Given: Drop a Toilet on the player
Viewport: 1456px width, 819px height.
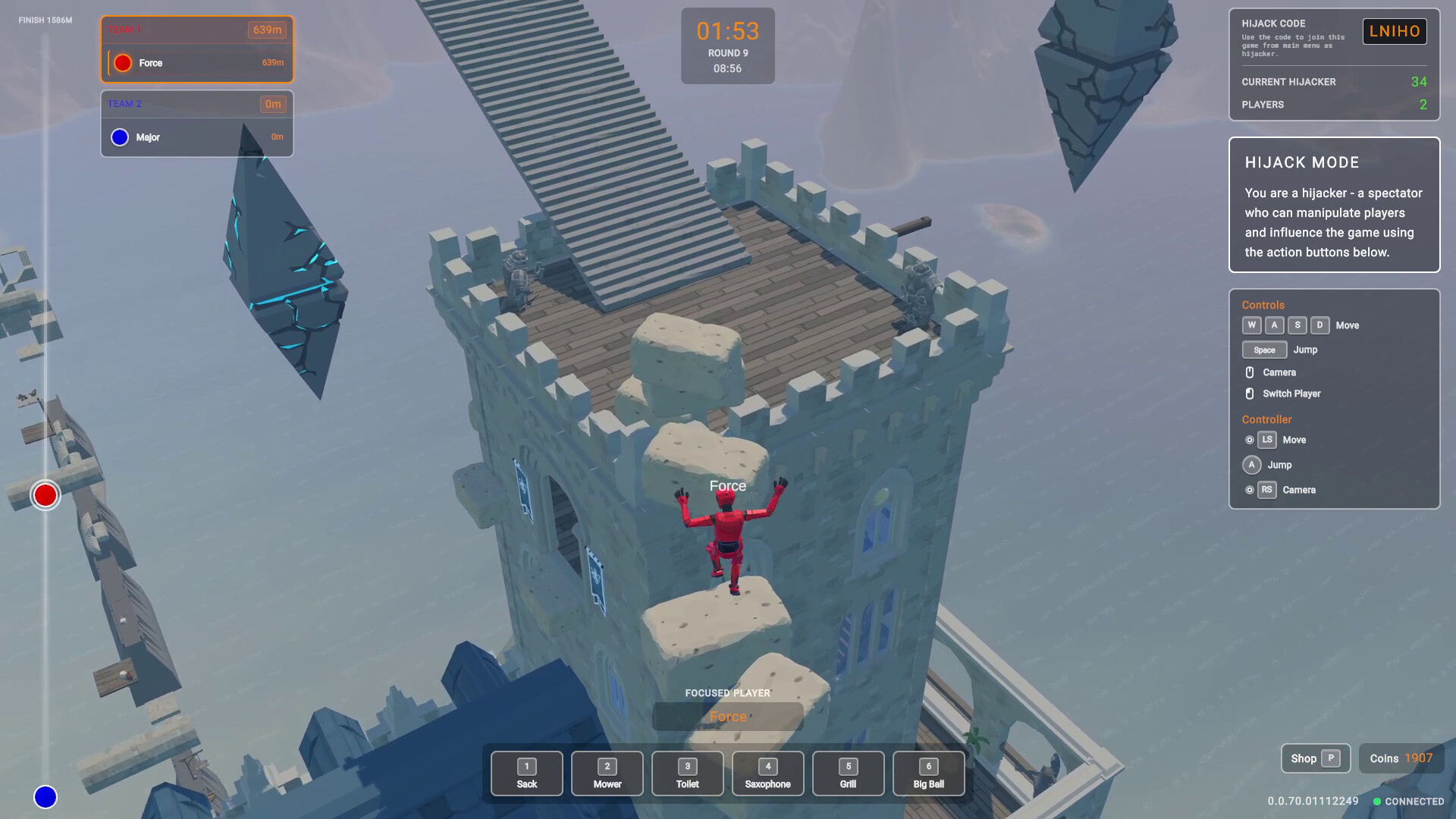Looking at the screenshot, I should tap(687, 773).
